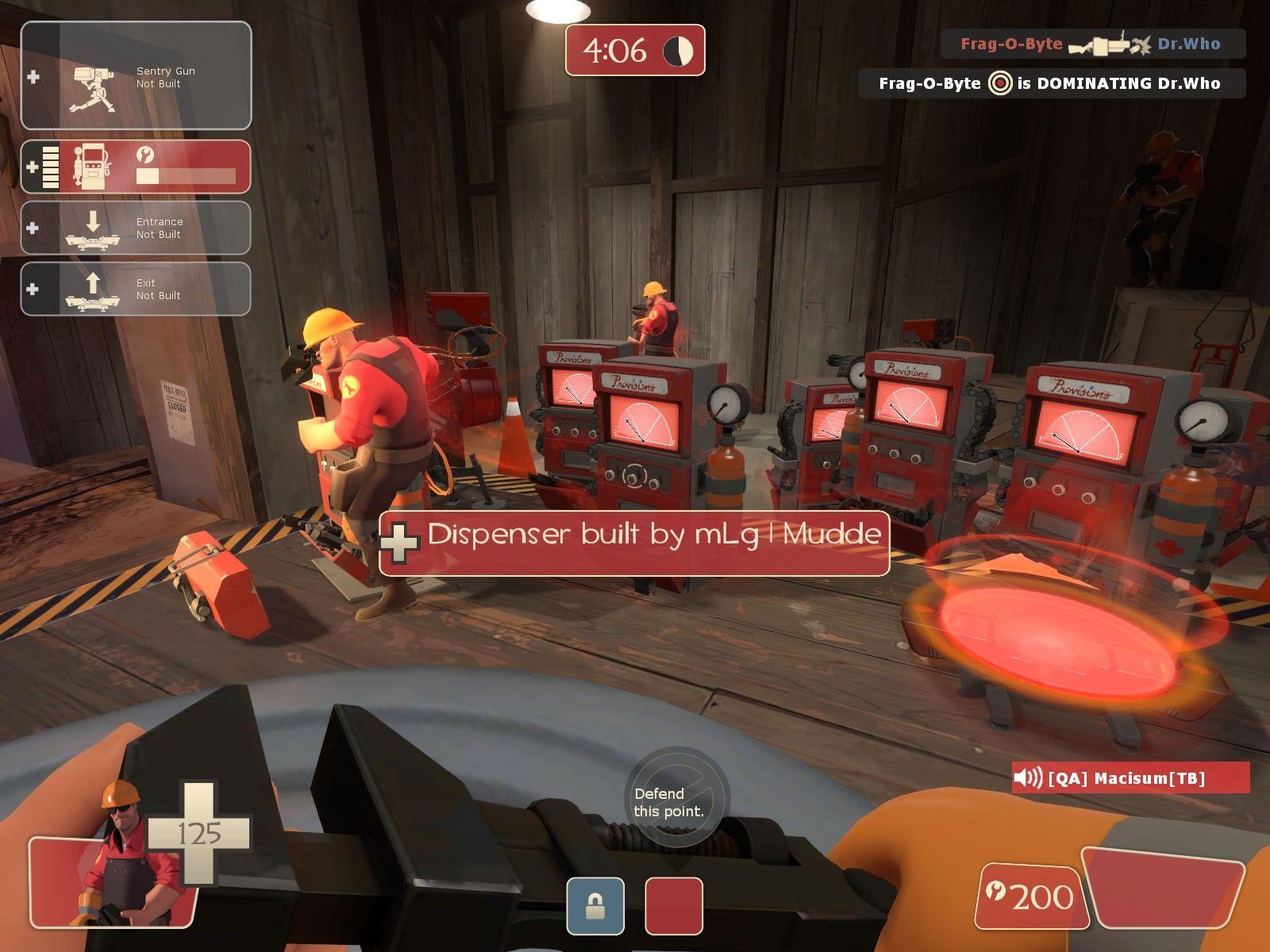The width and height of the screenshot is (1270, 952).
Task: Click the Frag-O-Byte kill feed entry
Action: pyautogui.click(x=1092, y=44)
